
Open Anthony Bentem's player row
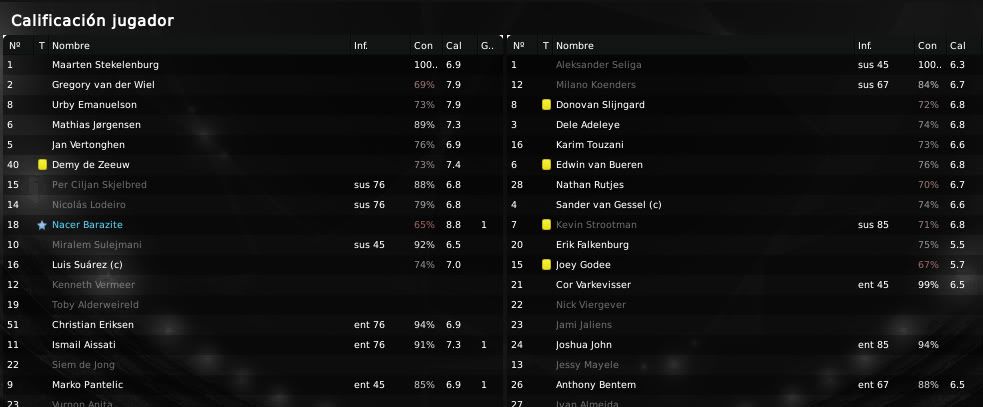pyautogui.click(x=593, y=385)
